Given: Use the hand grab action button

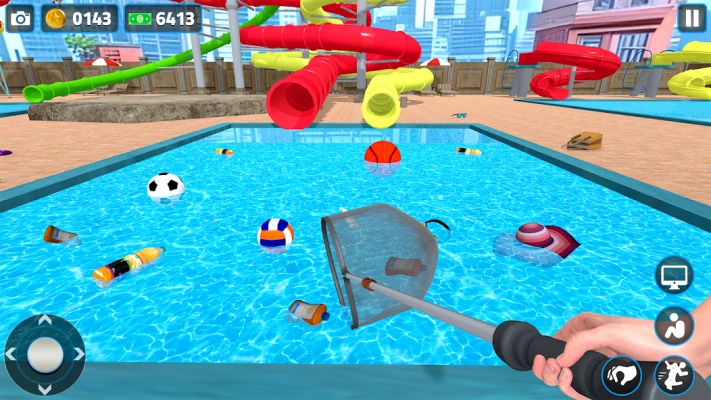Looking at the screenshot, I should (x=622, y=376).
